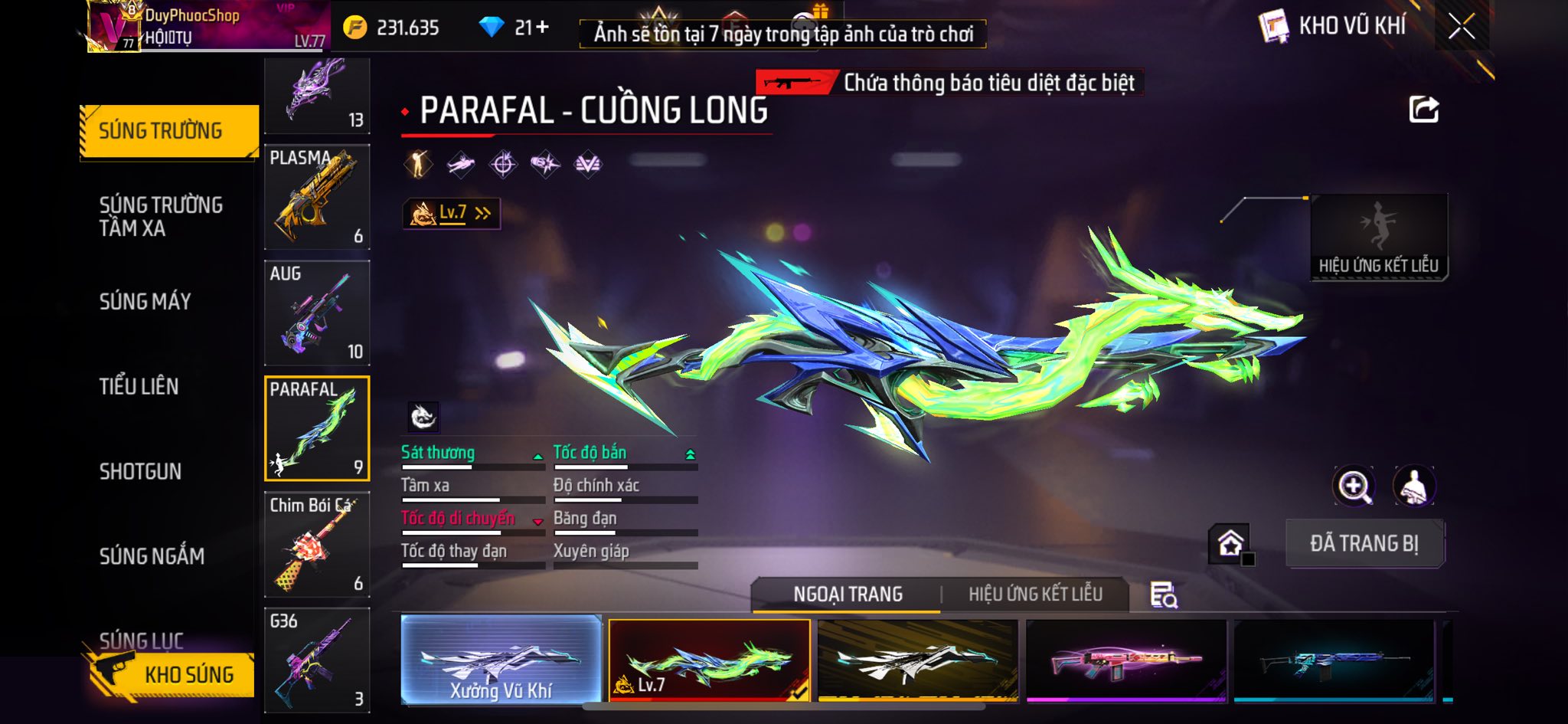Open the Lv.7 skin upgrade button
The width and height of the screenshot is (1568, 724).
pos(452,213)
